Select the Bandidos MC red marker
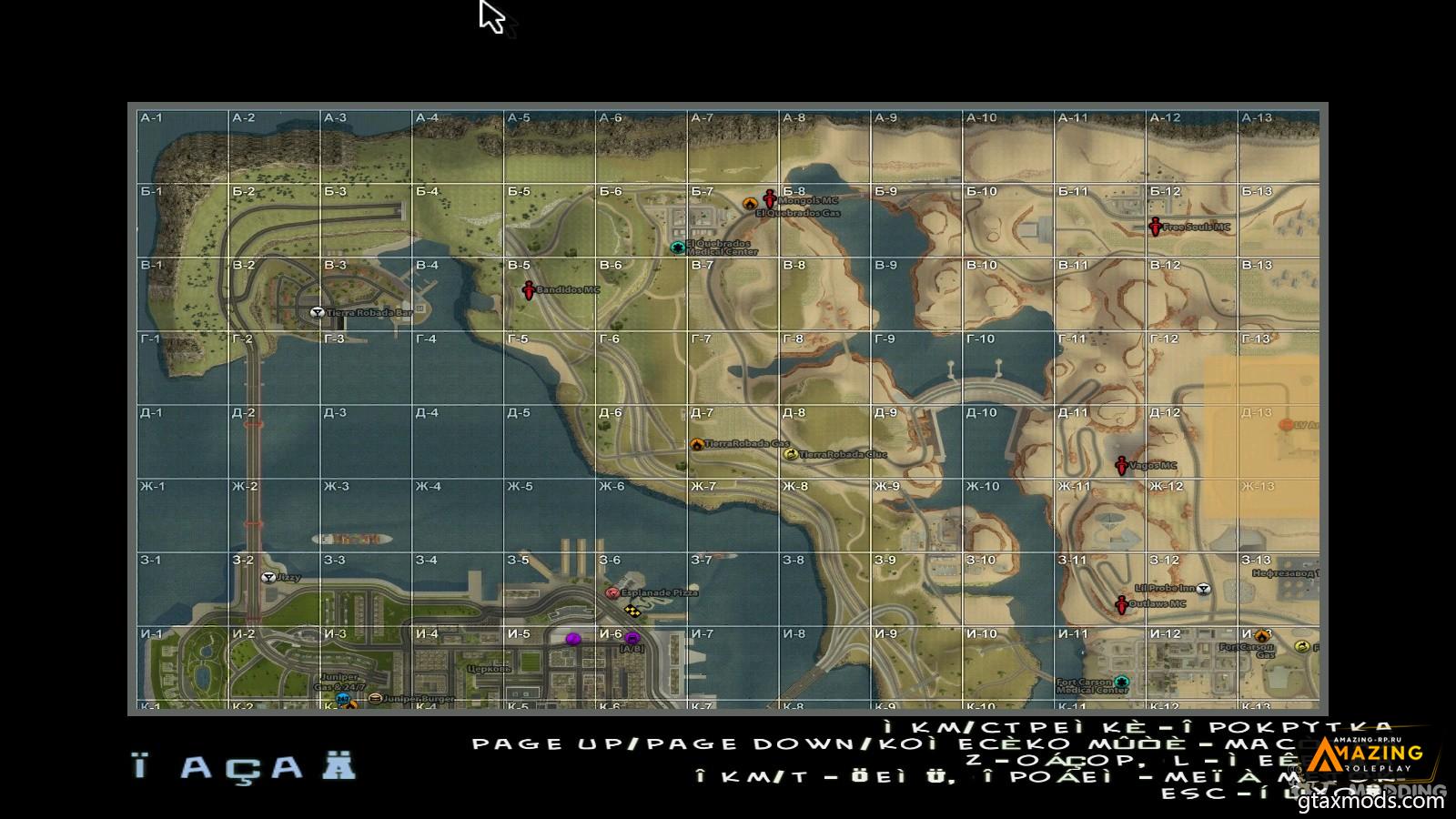Screen dimensions: 1456x819 528,290
